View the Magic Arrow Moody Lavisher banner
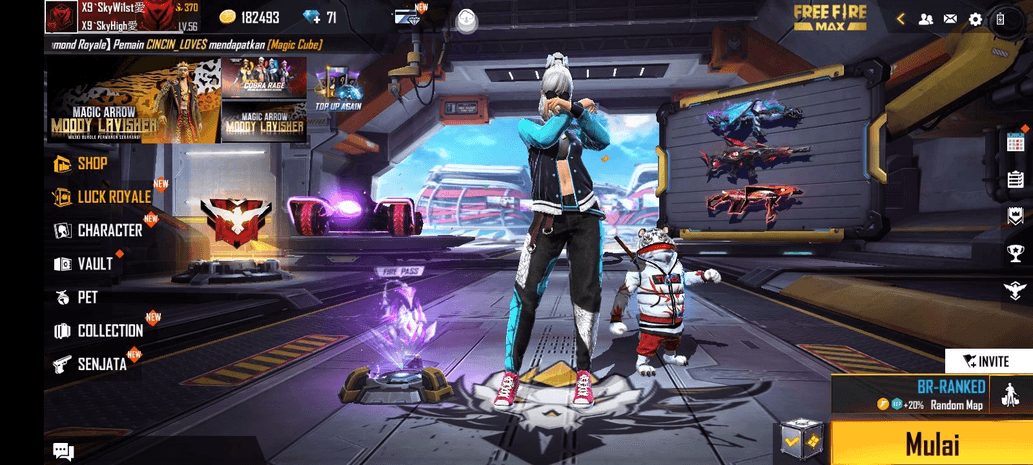Image resolution: width=1033 pixels, height=465 pixels. coord(131,100)
